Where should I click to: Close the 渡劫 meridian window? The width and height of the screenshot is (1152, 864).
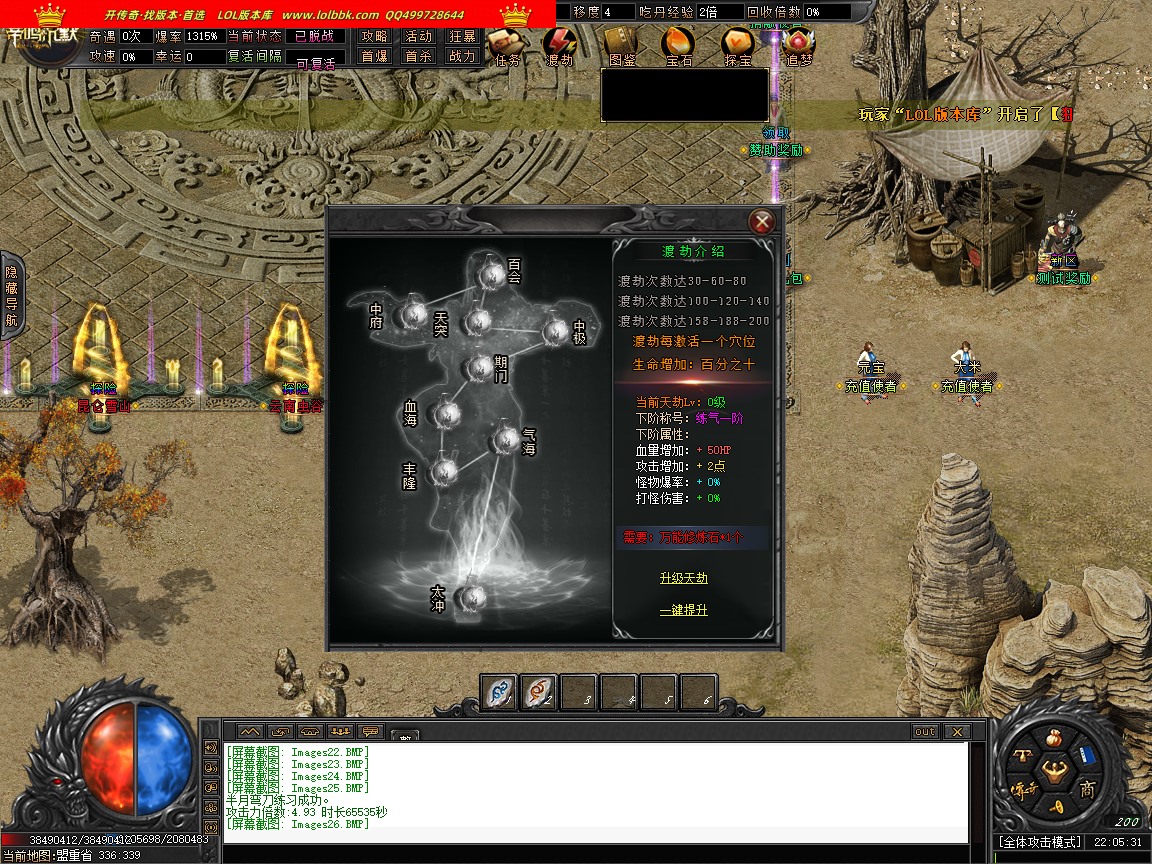point(762,221)
